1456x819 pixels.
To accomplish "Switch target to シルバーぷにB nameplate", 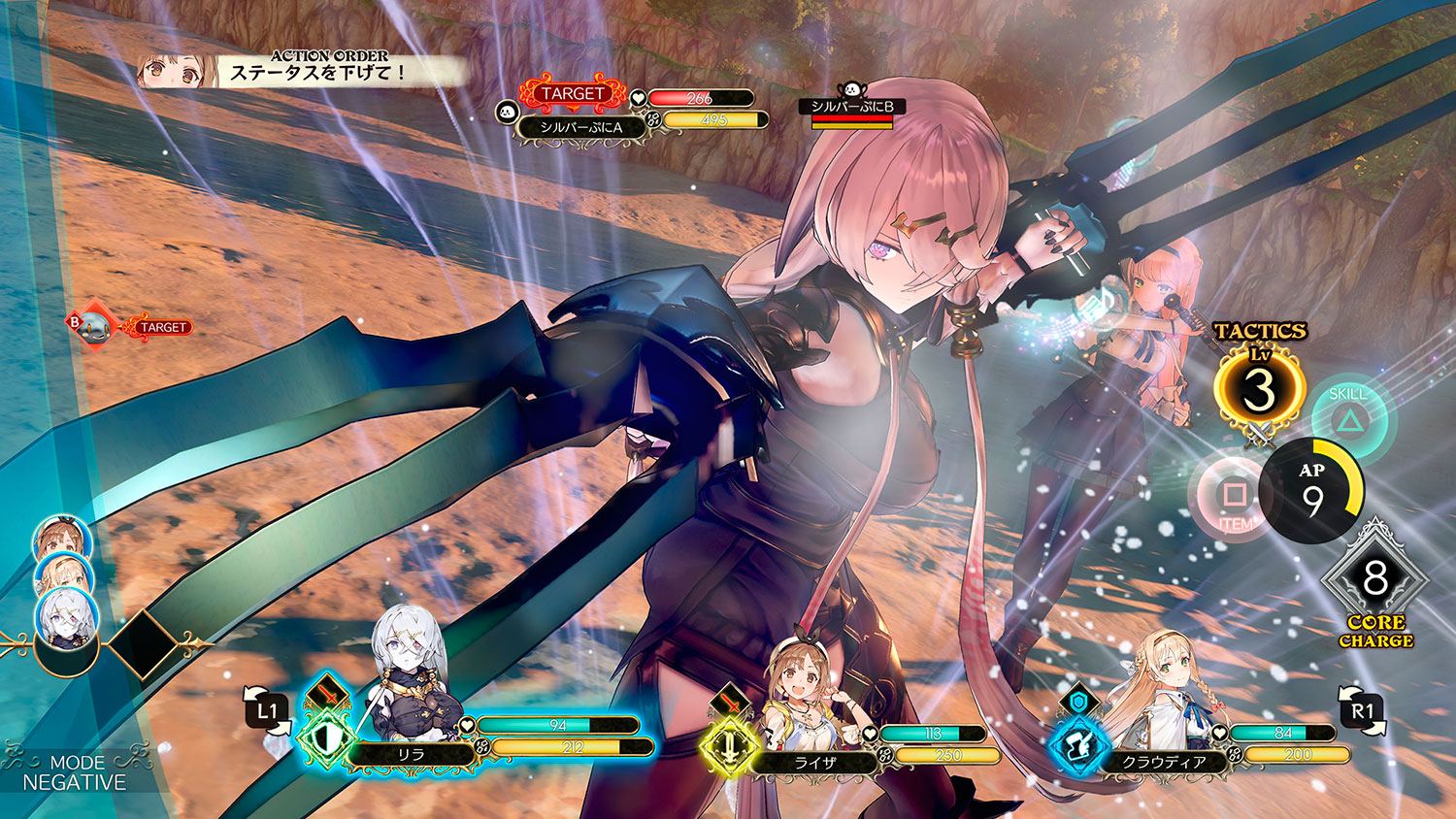I will pyautogui.click(x=852, y=107).
